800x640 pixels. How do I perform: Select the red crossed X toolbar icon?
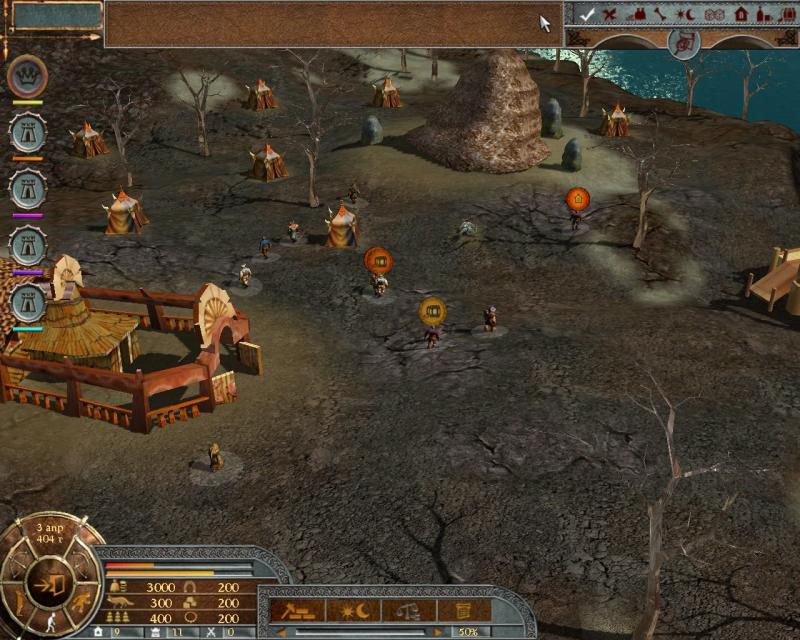608,14
